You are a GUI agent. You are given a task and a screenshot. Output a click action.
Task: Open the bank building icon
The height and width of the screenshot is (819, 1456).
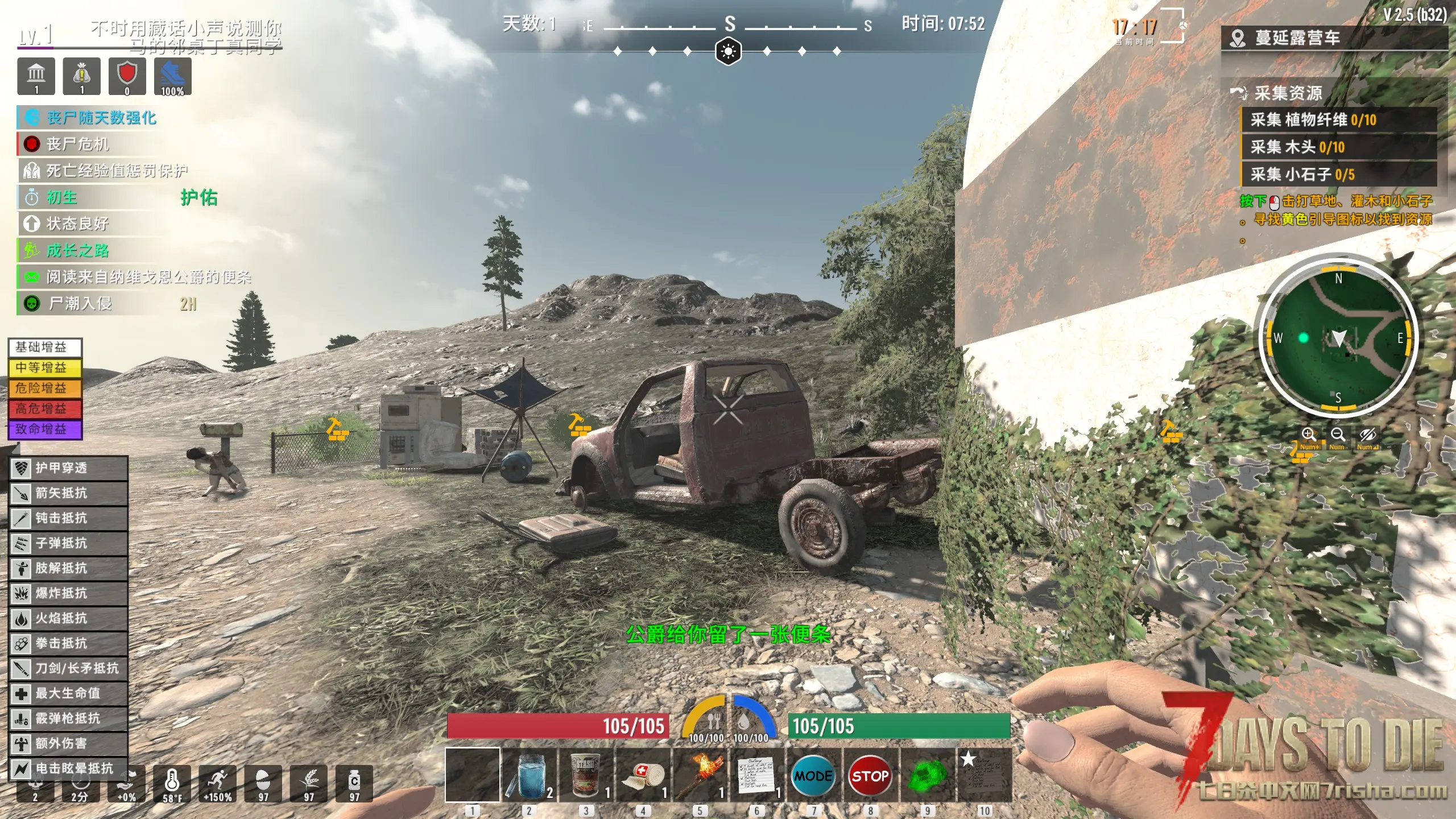pos(36,76)
